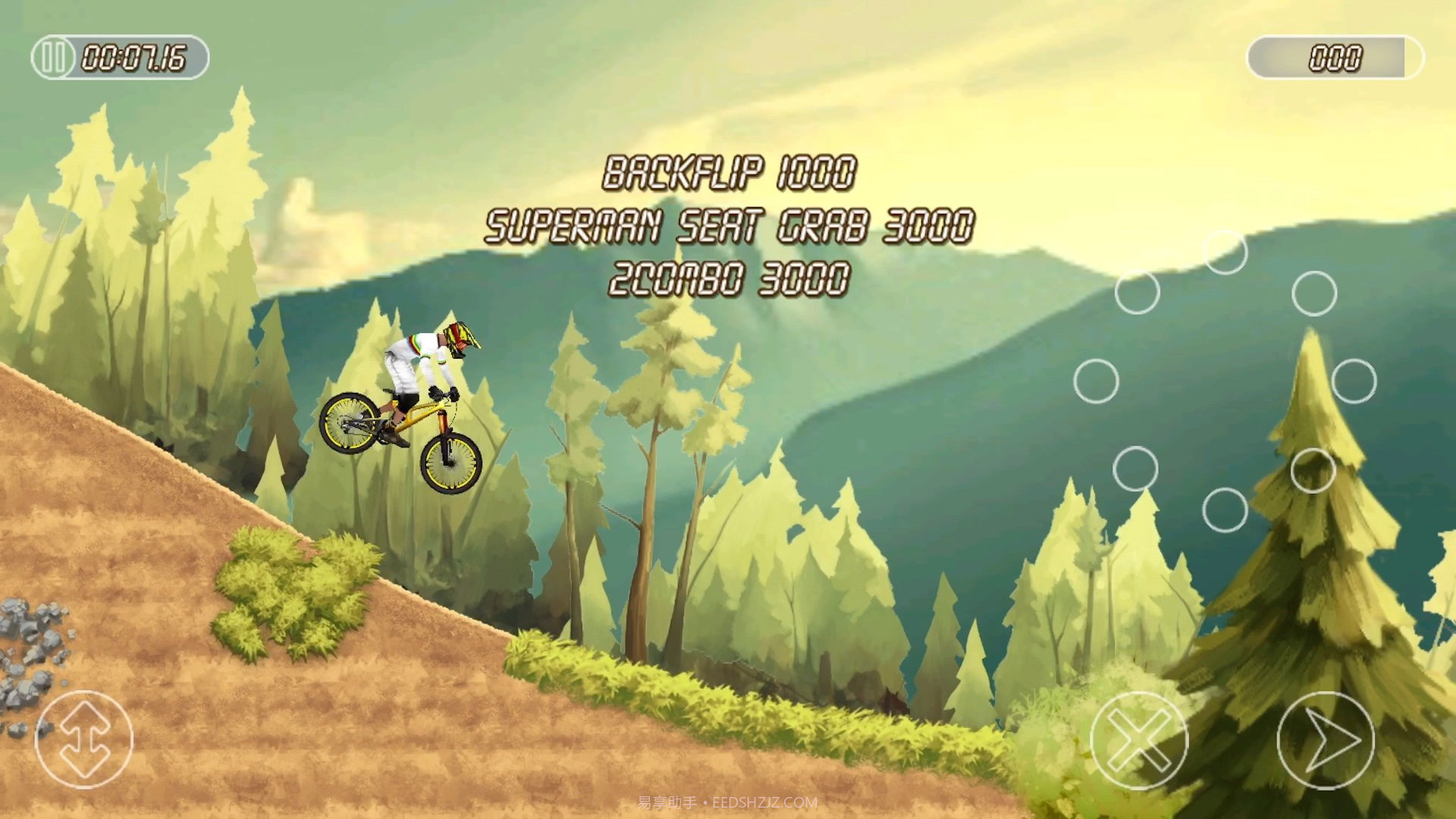Tap the score counter showing 000

(1335, 55)
